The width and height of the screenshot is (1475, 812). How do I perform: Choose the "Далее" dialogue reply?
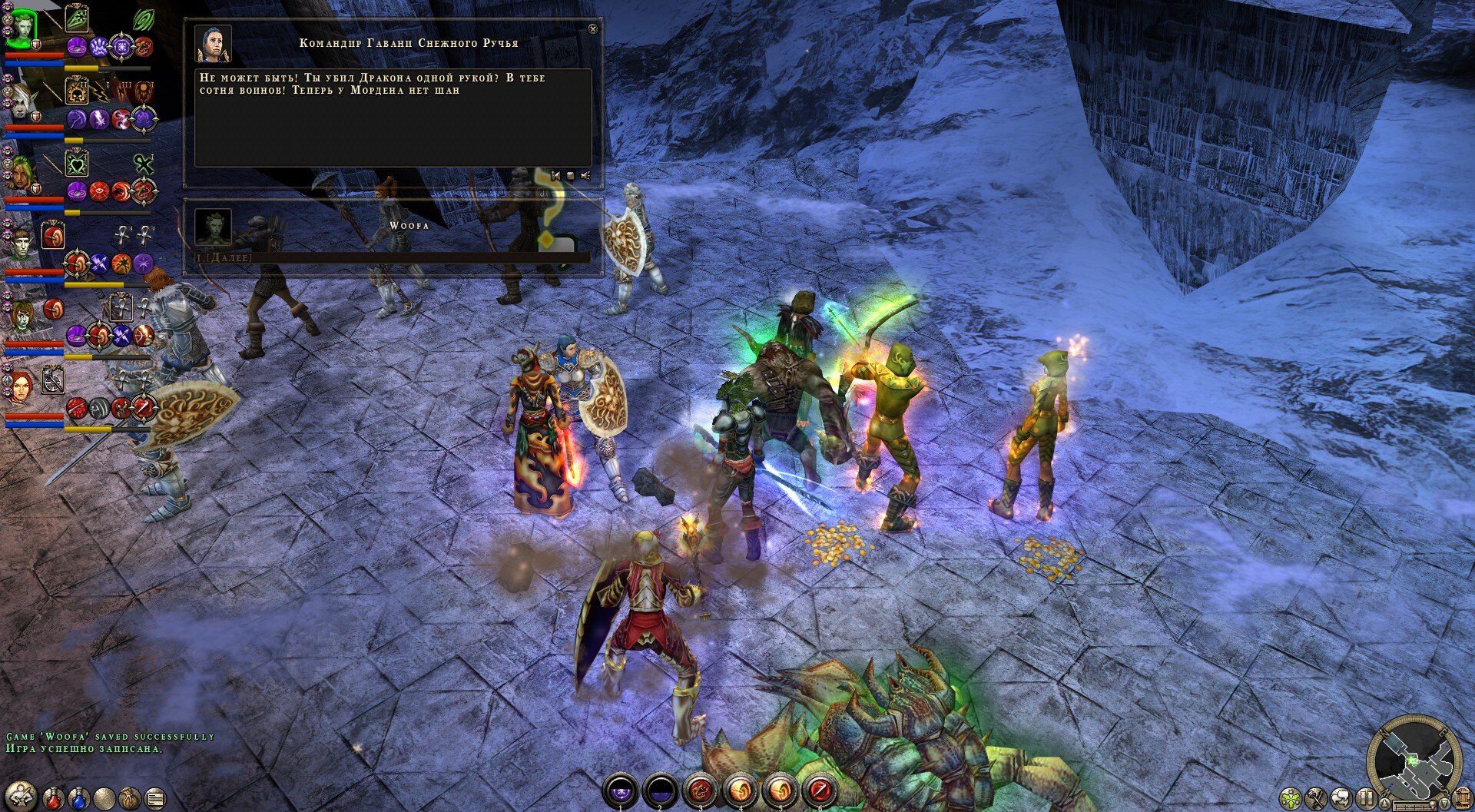224,258
